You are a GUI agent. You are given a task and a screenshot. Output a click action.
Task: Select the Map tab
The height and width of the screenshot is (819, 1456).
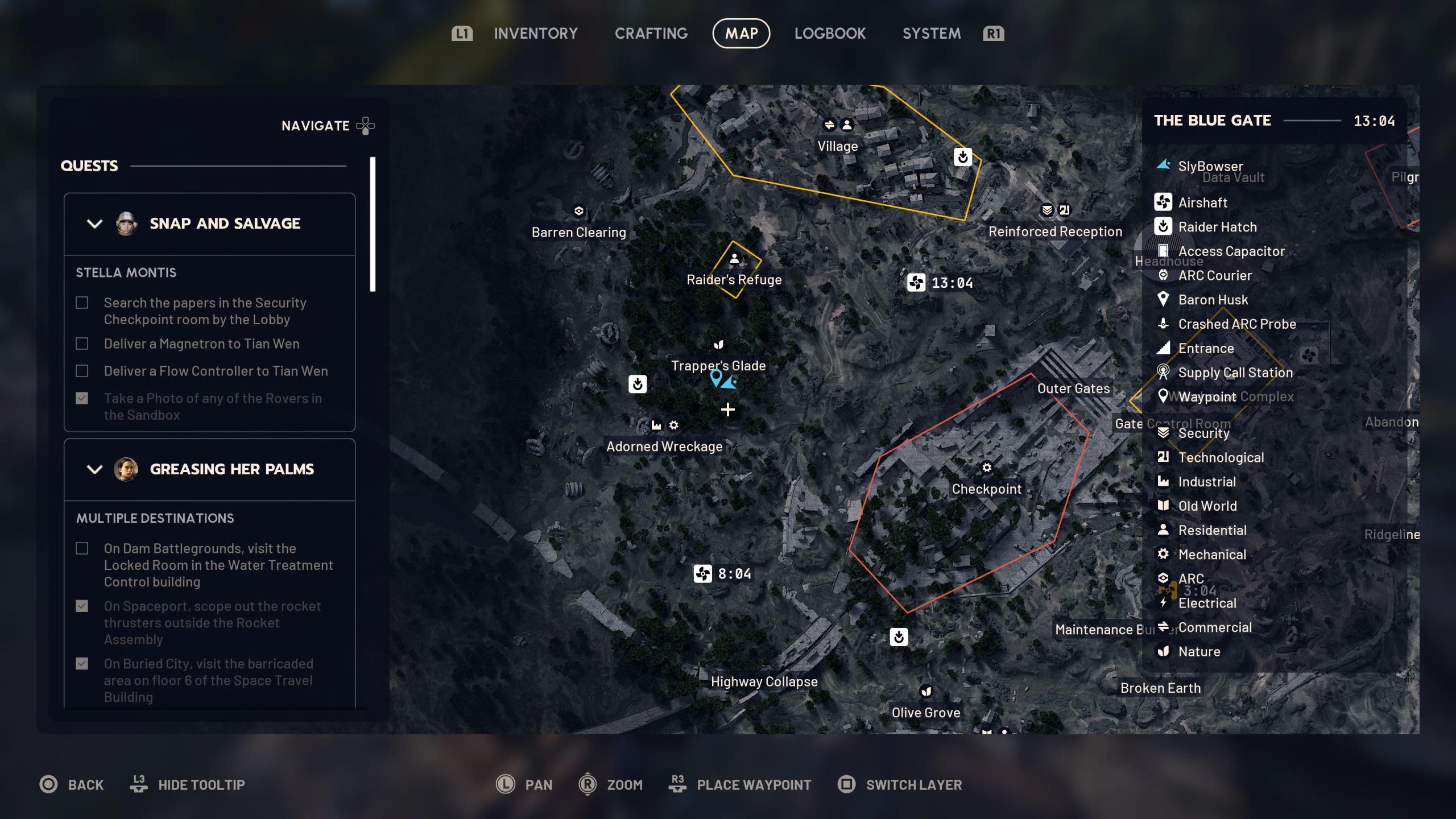click(x=741, y=34)
